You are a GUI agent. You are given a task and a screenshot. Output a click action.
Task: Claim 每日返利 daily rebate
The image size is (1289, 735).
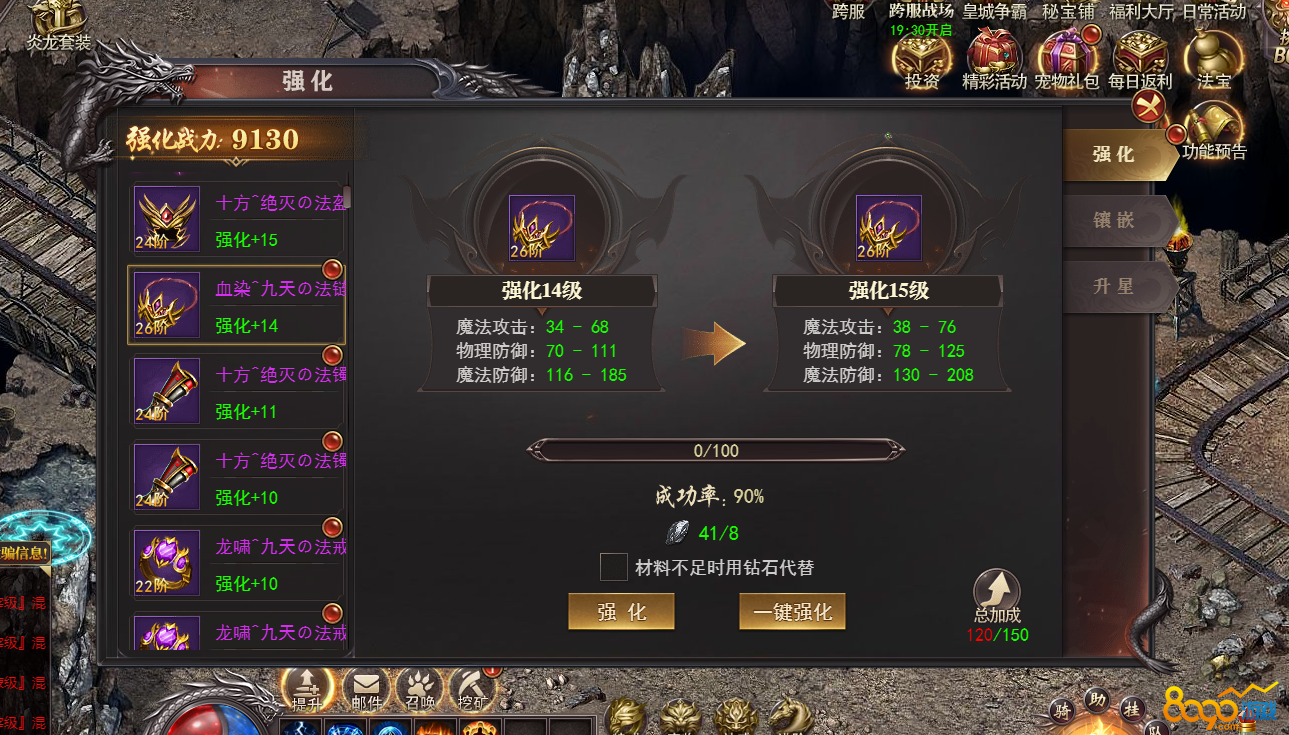coord(1140,55)
